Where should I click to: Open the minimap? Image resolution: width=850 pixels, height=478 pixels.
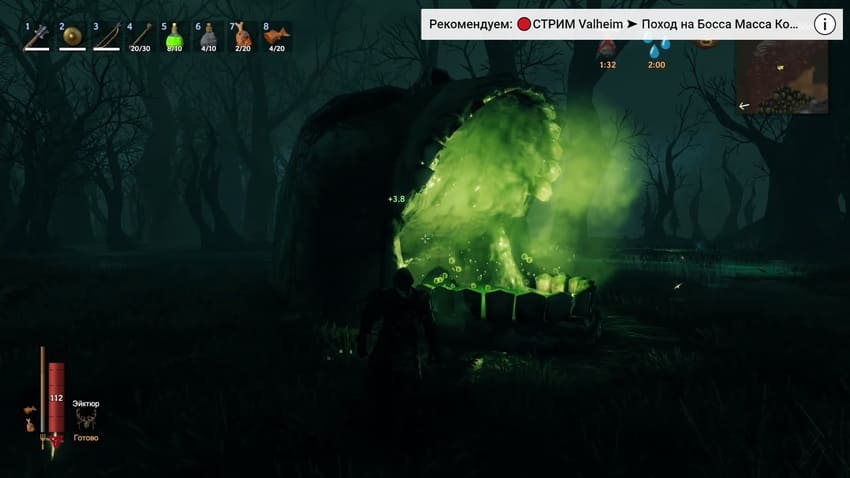click(781, 77)
